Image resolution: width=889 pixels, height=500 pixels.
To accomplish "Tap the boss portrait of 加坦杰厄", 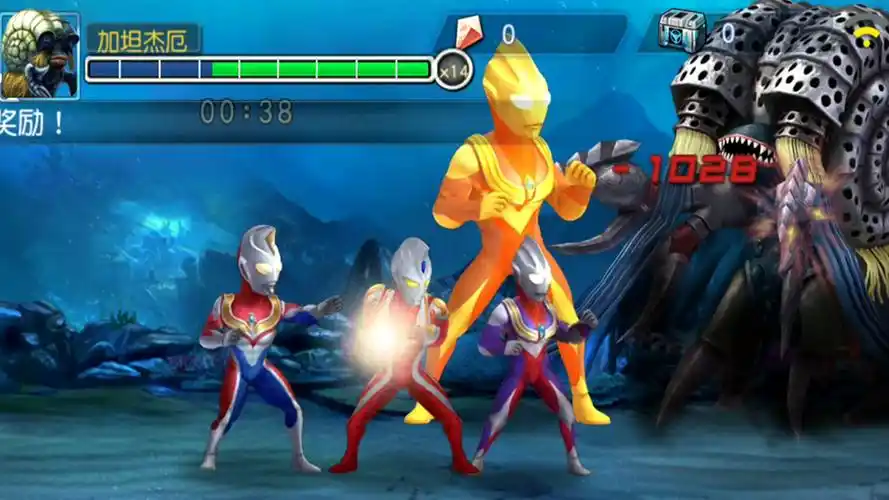I will tap(40, 55).
